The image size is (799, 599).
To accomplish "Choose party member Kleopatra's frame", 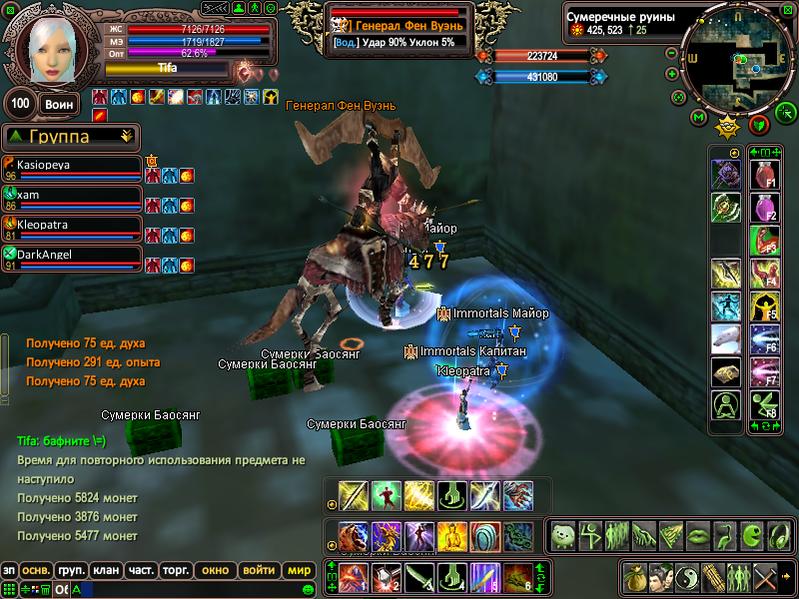I will pyautogui.click(x=72, y=229).
